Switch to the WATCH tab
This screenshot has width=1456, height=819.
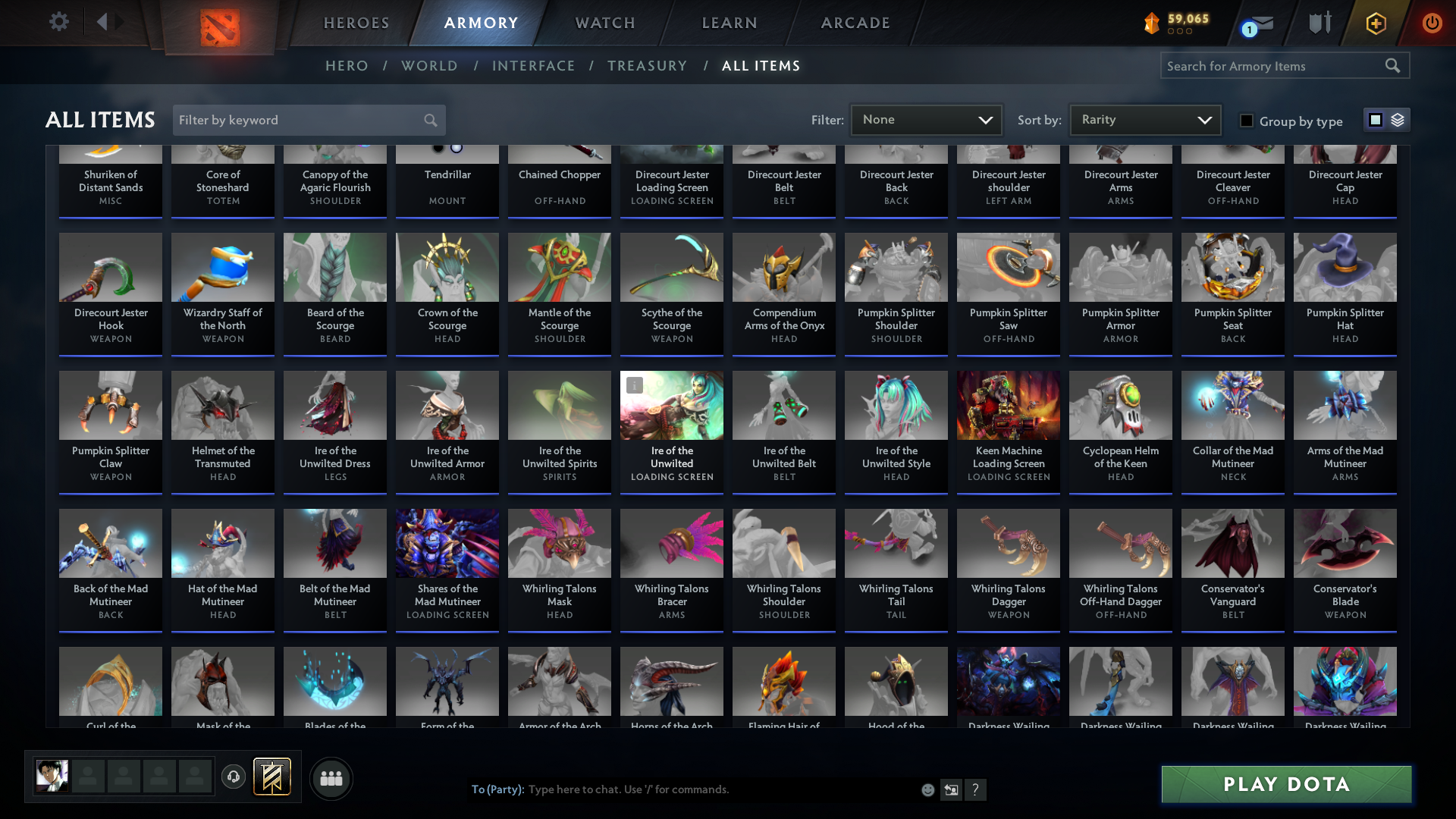point(604,23)
